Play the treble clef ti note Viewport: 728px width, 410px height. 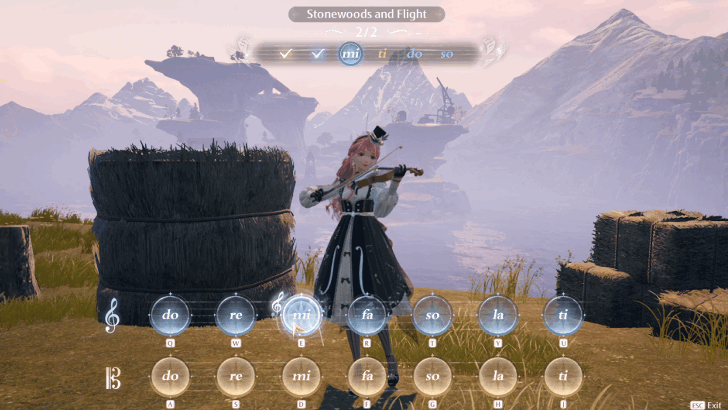tap(563, 315)
